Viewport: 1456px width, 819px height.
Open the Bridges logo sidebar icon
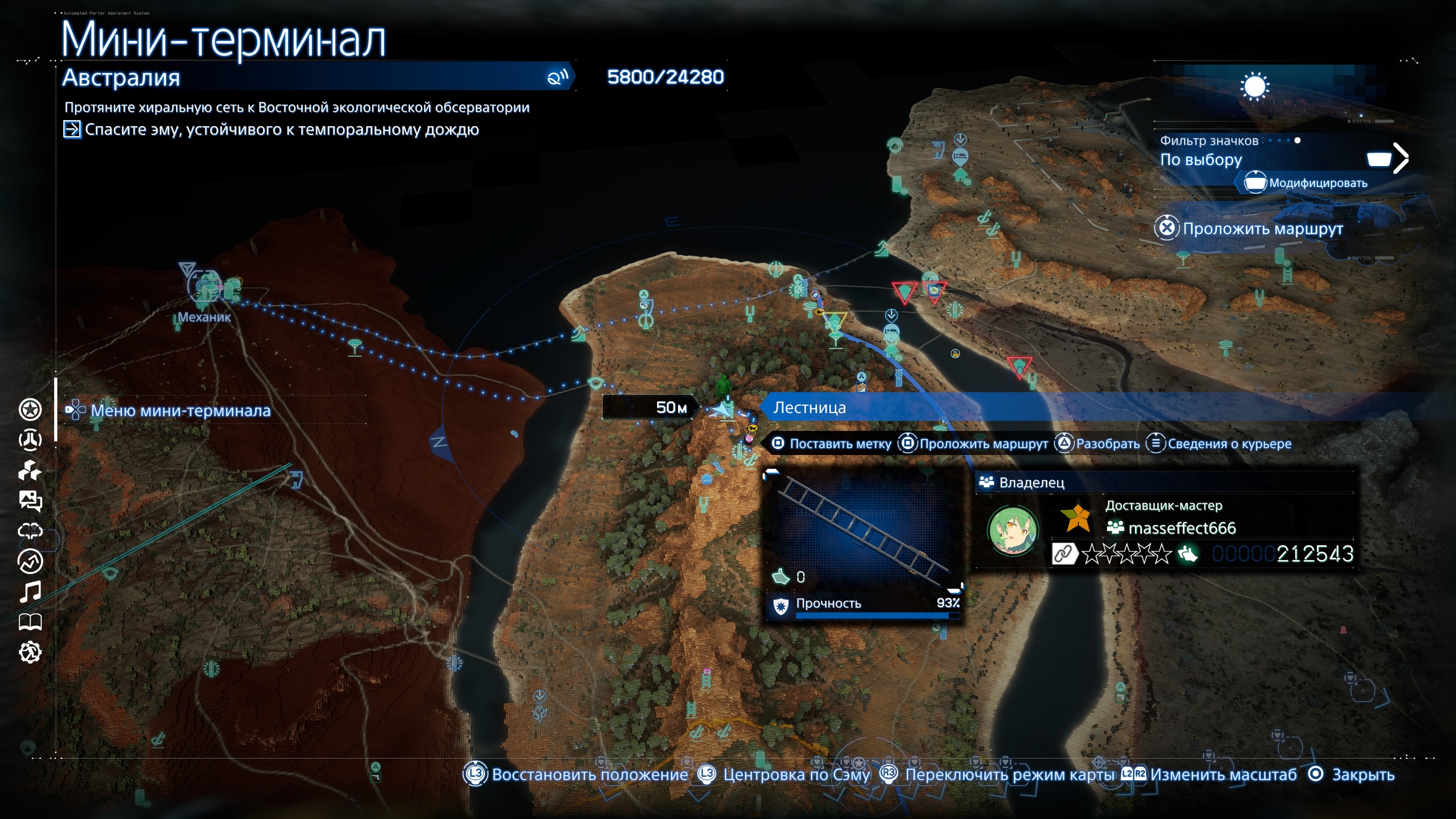pos(30,440)
